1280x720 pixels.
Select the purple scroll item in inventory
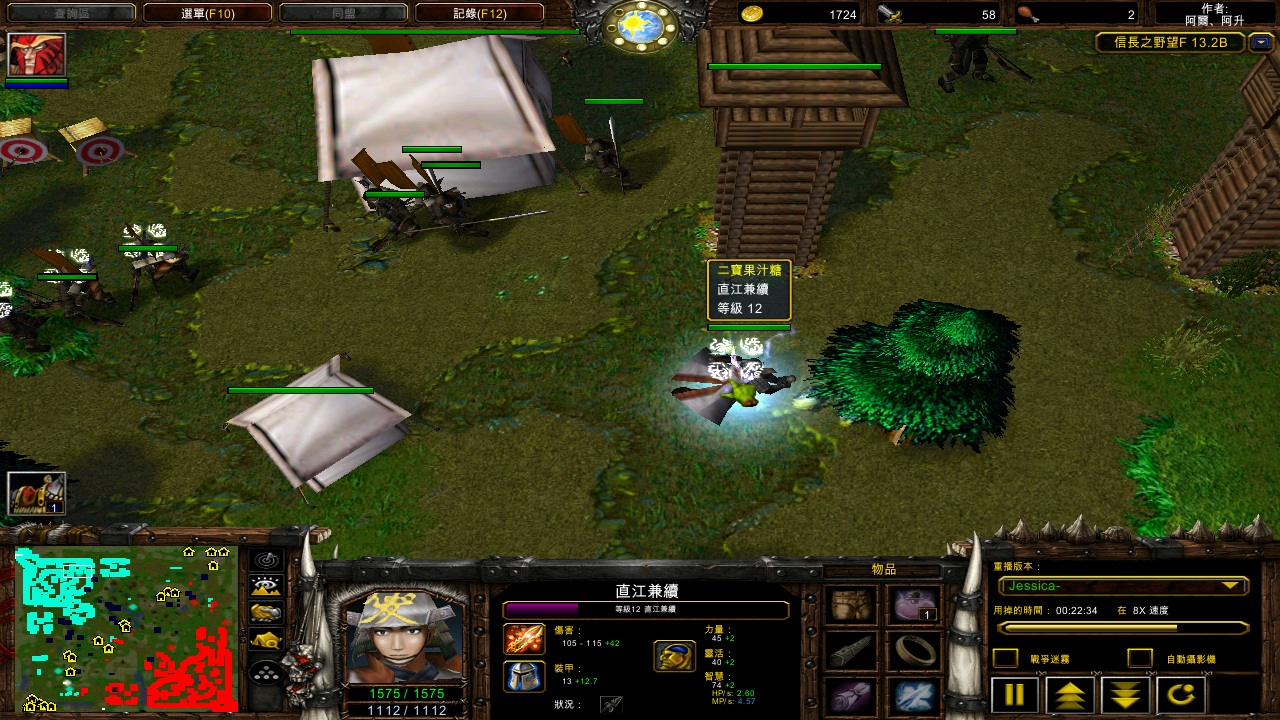coord(853,696)
